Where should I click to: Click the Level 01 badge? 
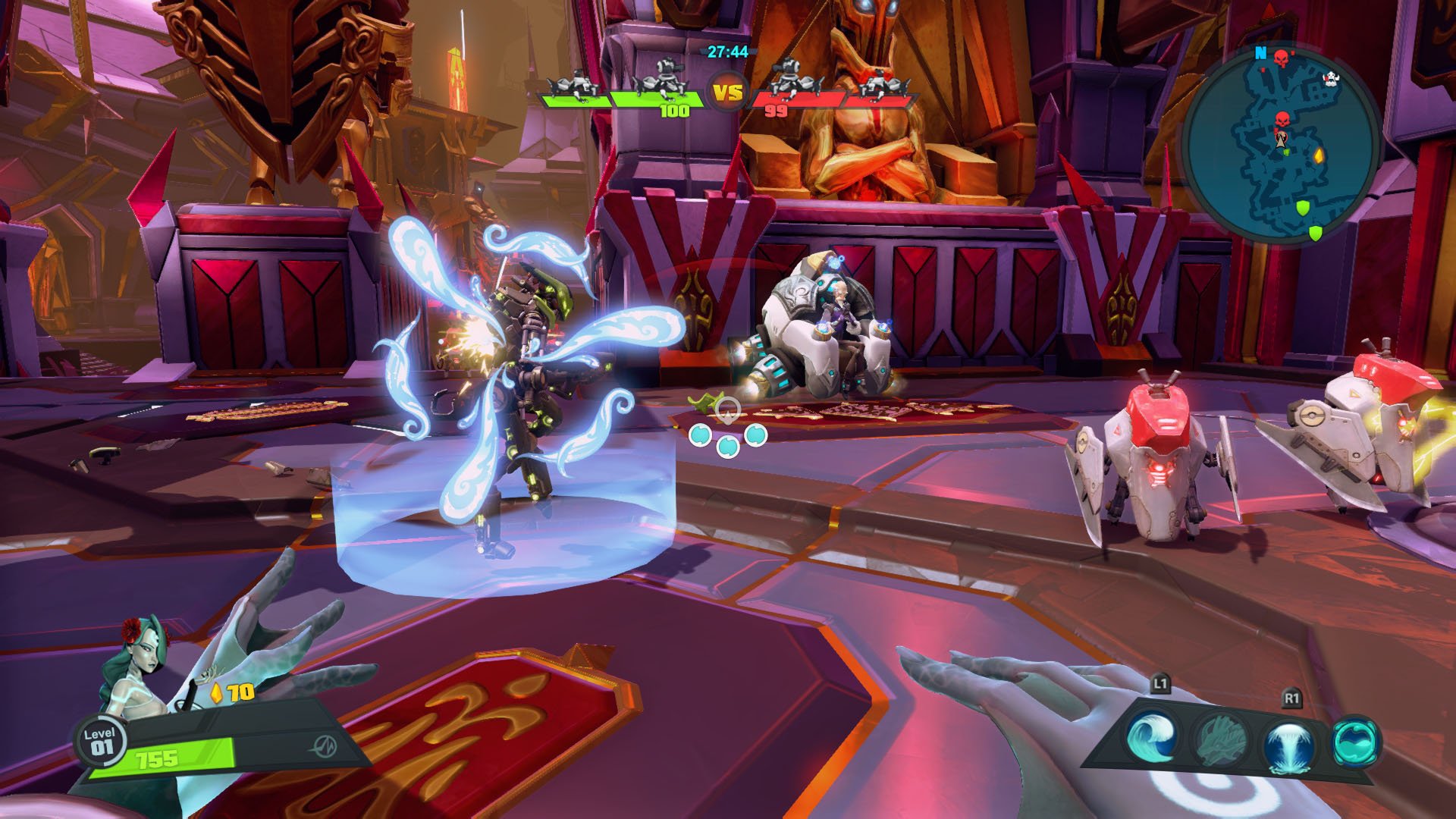(100, 741)
